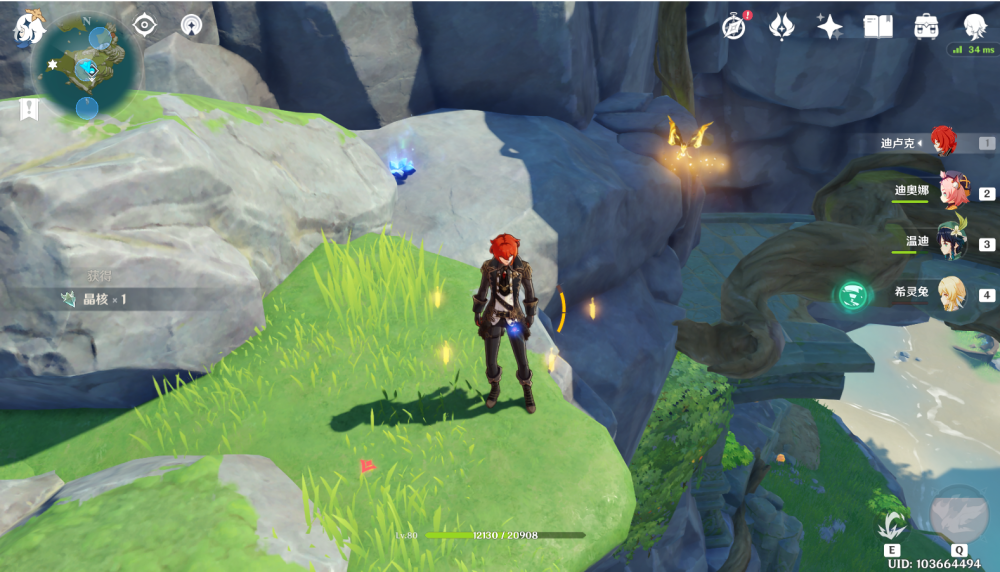Open the map from the minimap
1000x572 pixels.
tap(84, 66)
